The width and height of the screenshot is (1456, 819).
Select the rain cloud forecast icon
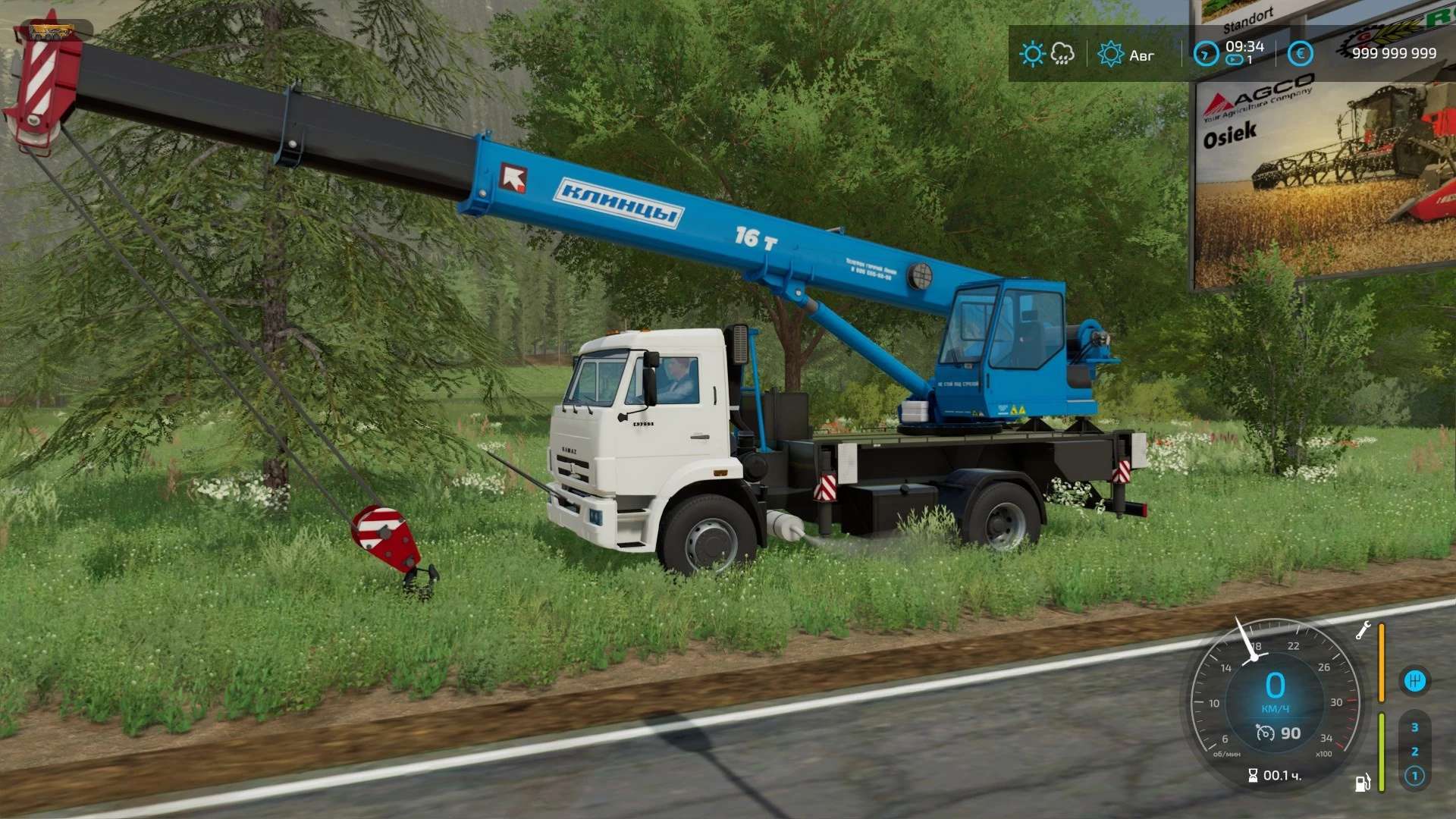click(x=1062, y=54)
